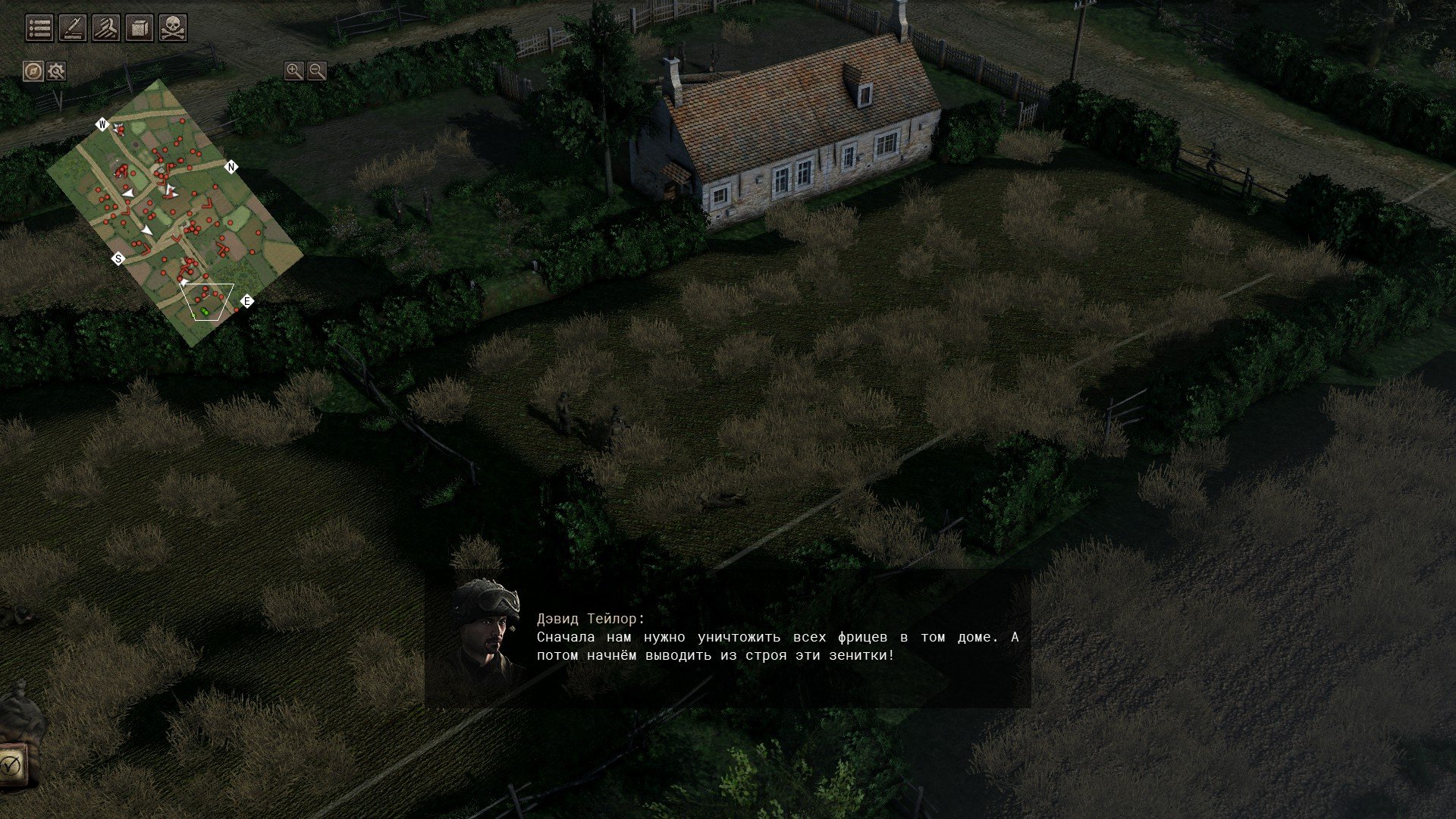
Task: Click David Taylor's dialogue portrait
Action: coord(487,631)
